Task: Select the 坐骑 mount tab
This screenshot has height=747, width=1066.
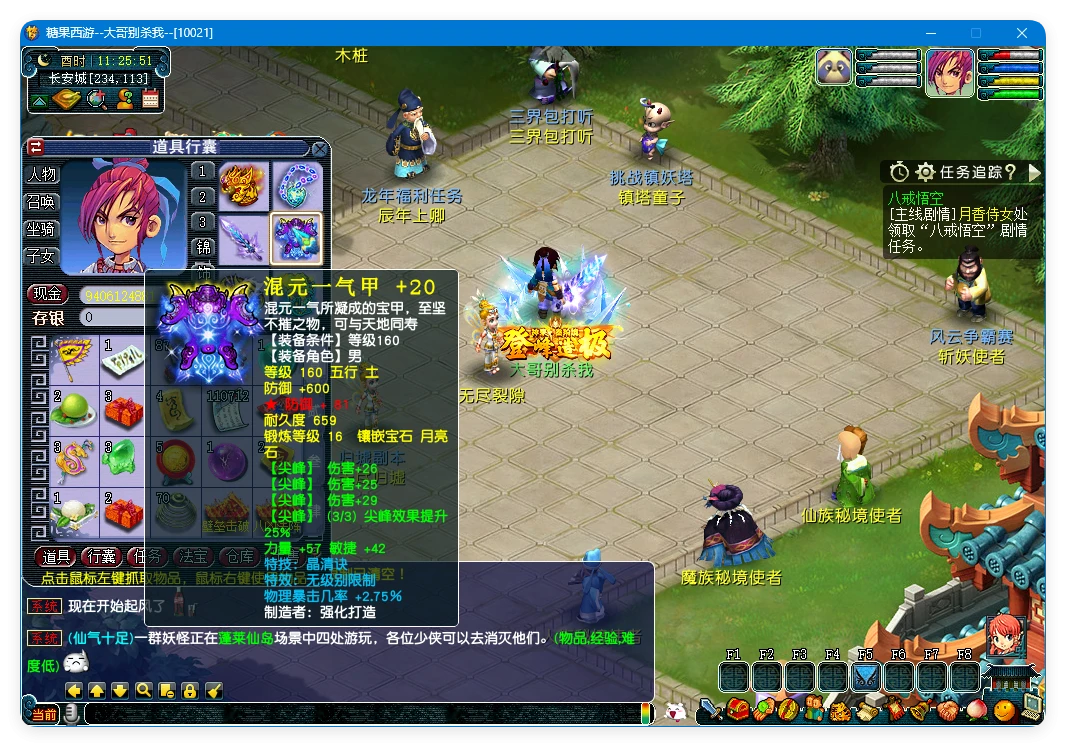Action: (x=41, y=229)
